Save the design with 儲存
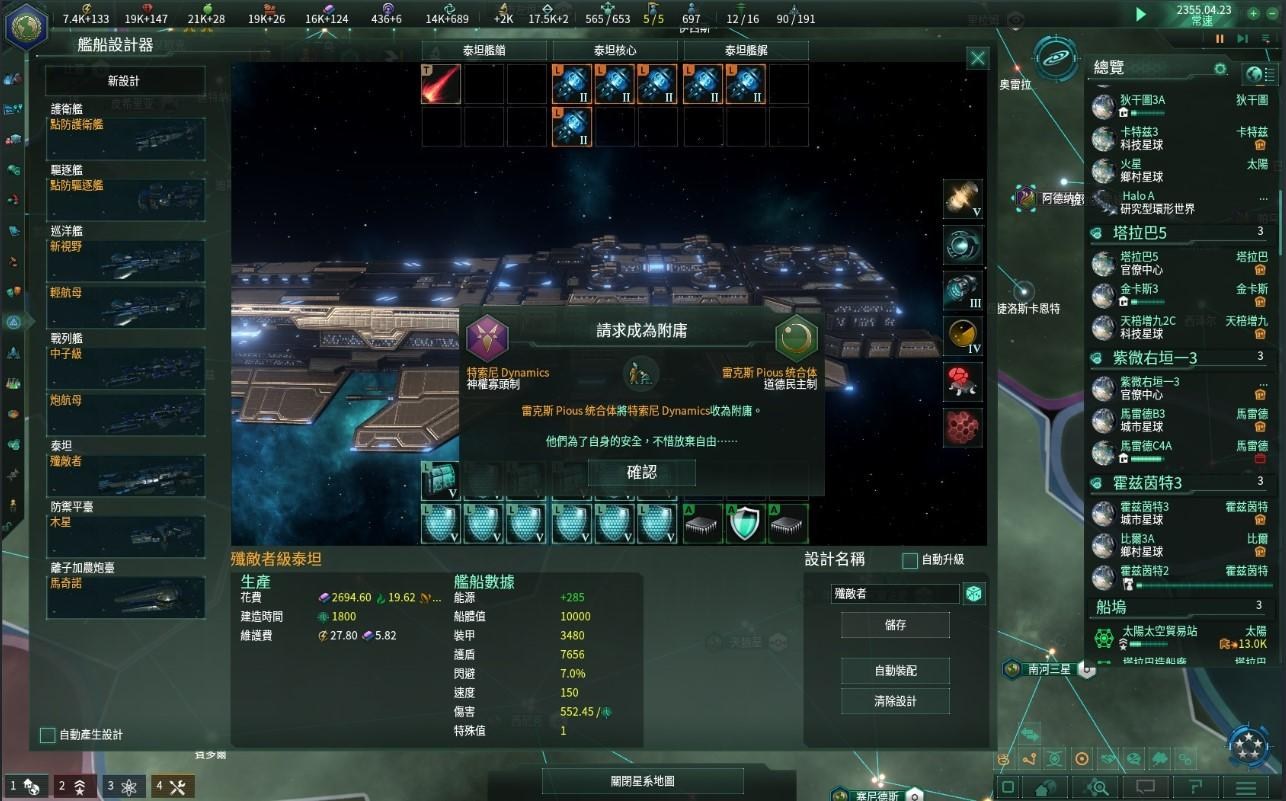This screenshot has width=1286, height=801. point(895,624)
